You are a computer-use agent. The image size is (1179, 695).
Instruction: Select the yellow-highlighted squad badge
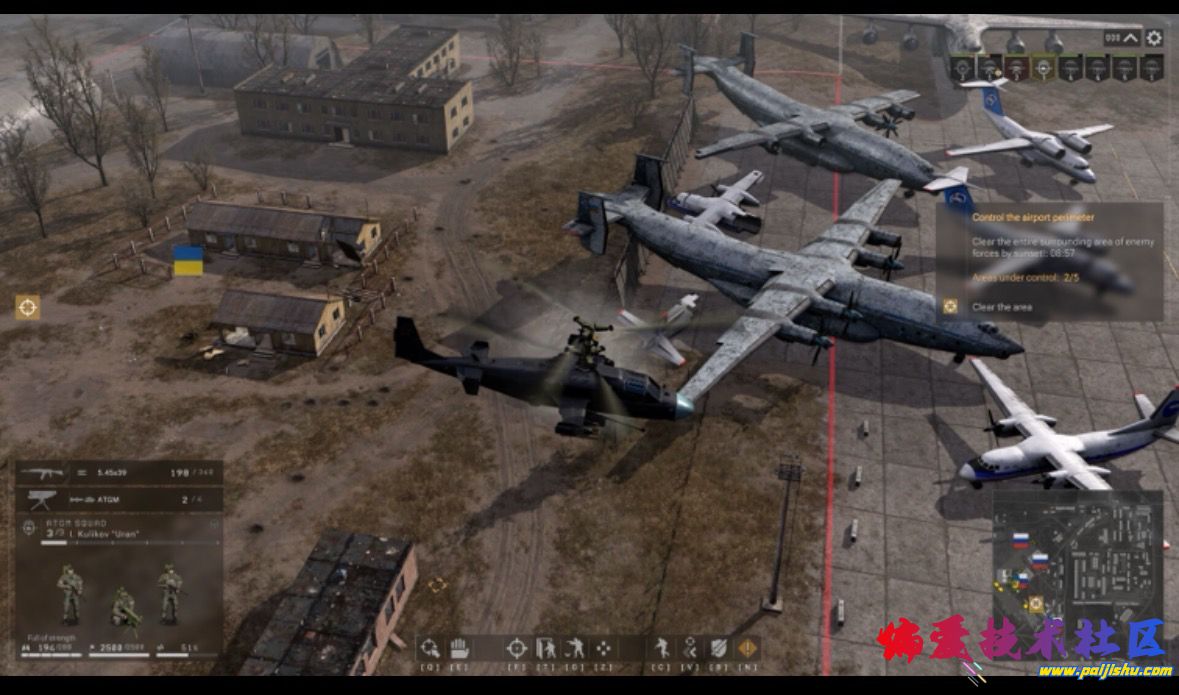coord(1043,68)
